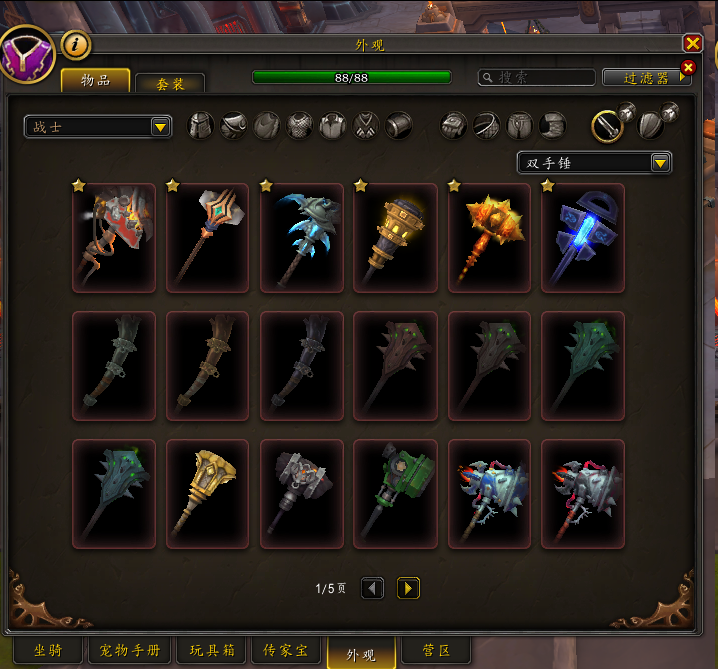Select the blue glowing hammer appearance
Screen dimensions: 718x669
(x=583, y=238)
